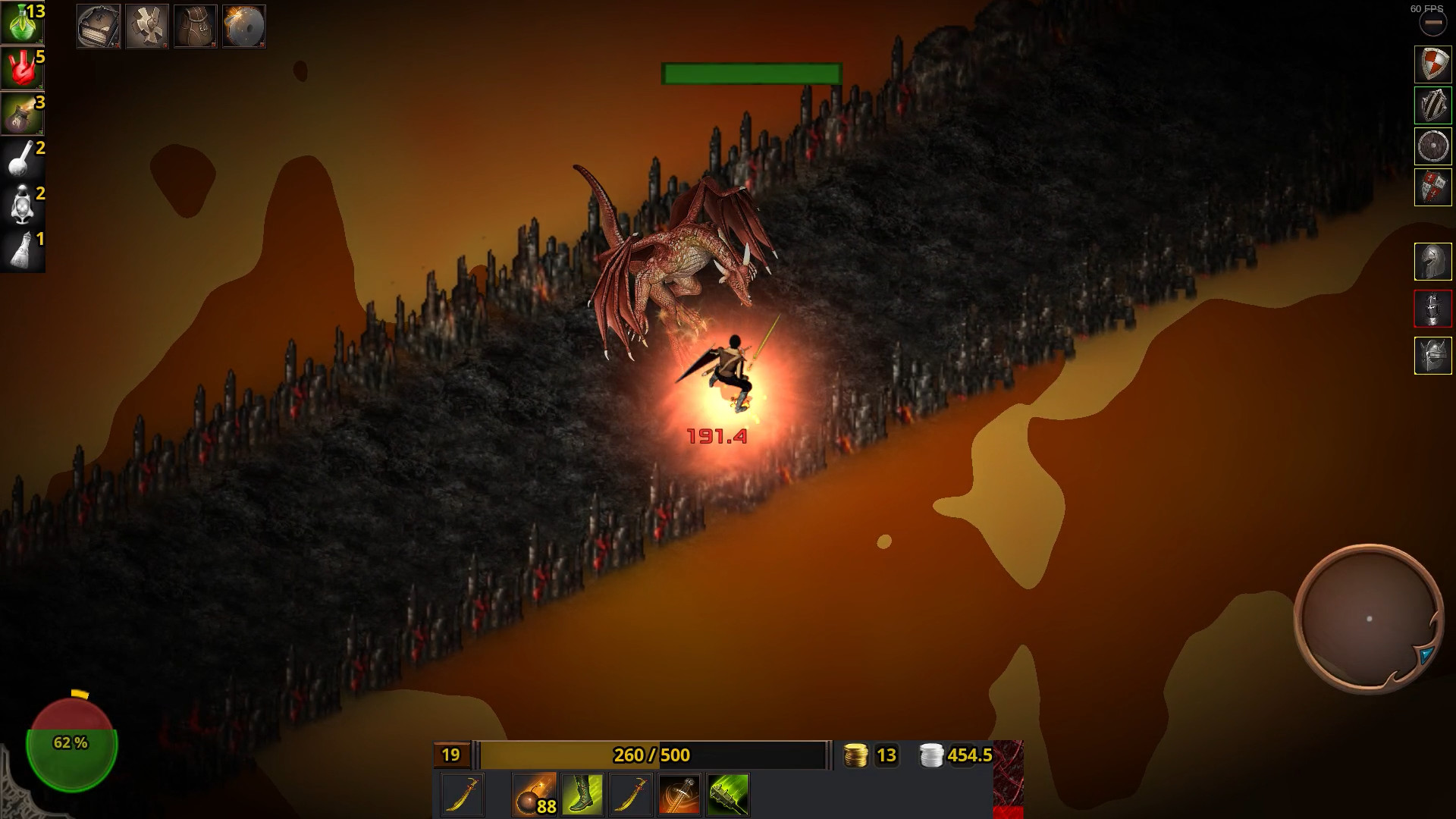This screenshot has width=1456, height=819.
Task: Open the windmill blades icon
Action: pyautogui.click(x=147, y=27)
